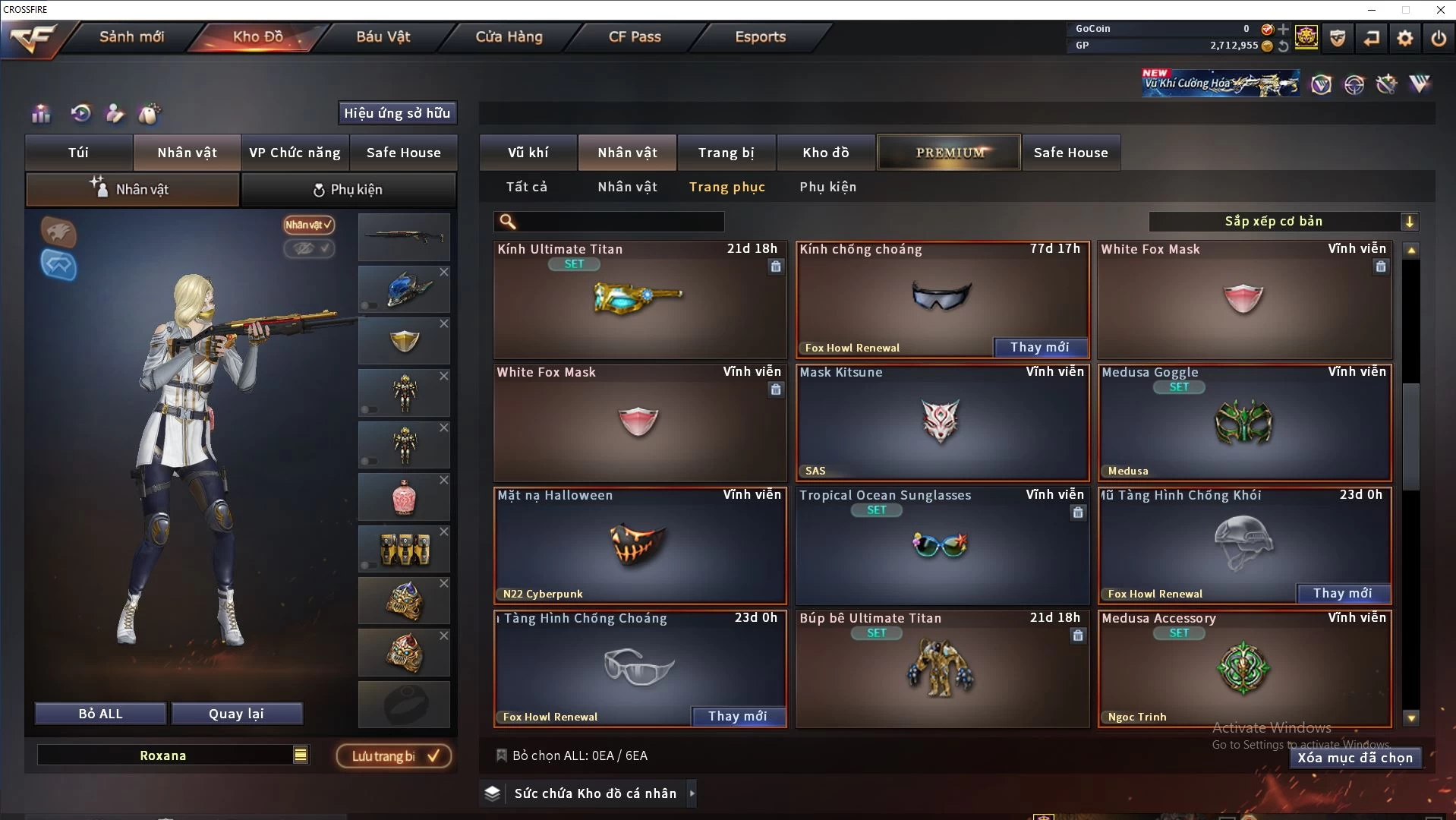Save loadout with Lưu trang bị
The height and width of the screenshot is (820, 1456).
point(394,756)
